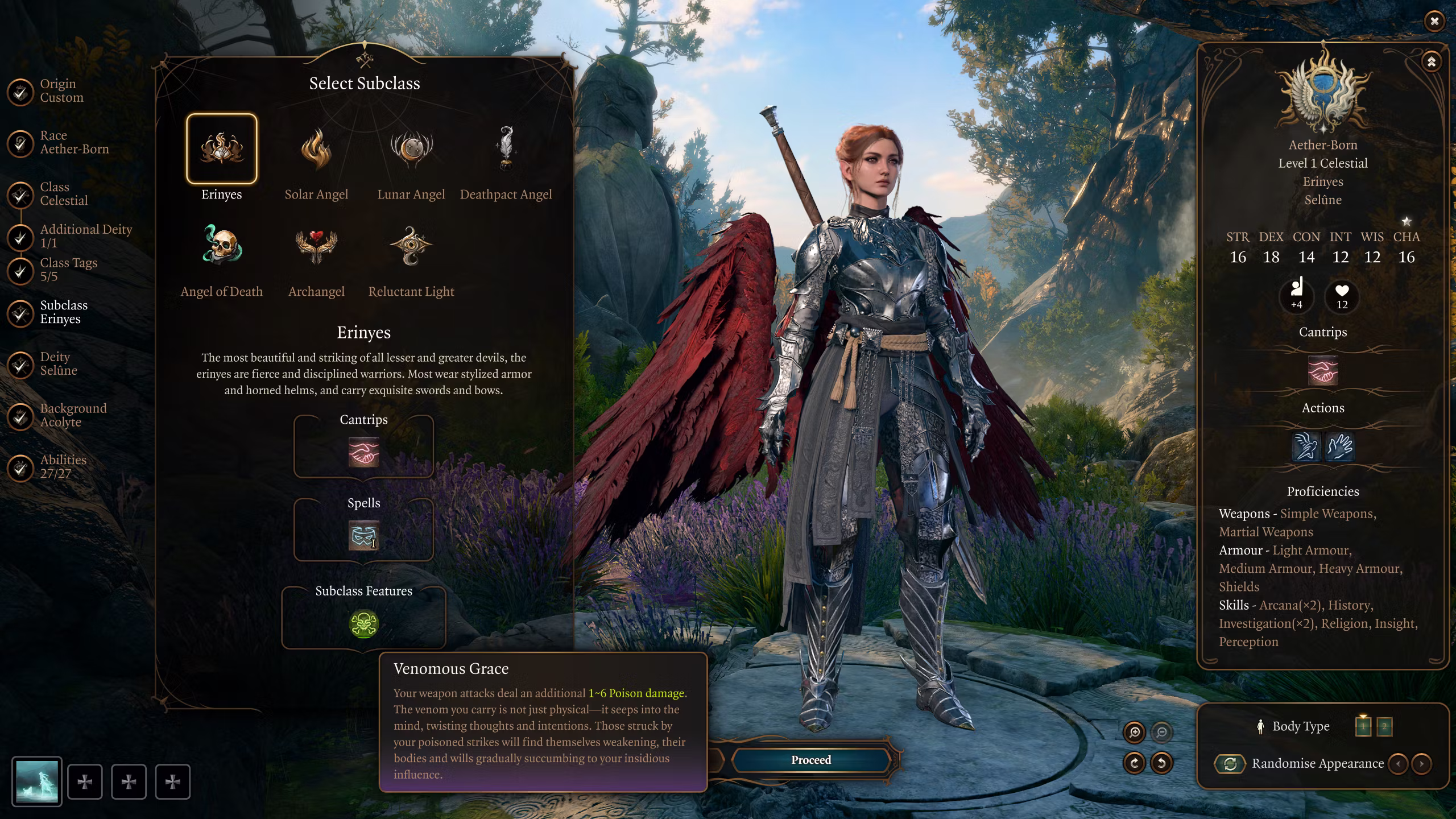Click the Proceed button
The height and width of the screenshot is (819, 1456).
point(811,760)
